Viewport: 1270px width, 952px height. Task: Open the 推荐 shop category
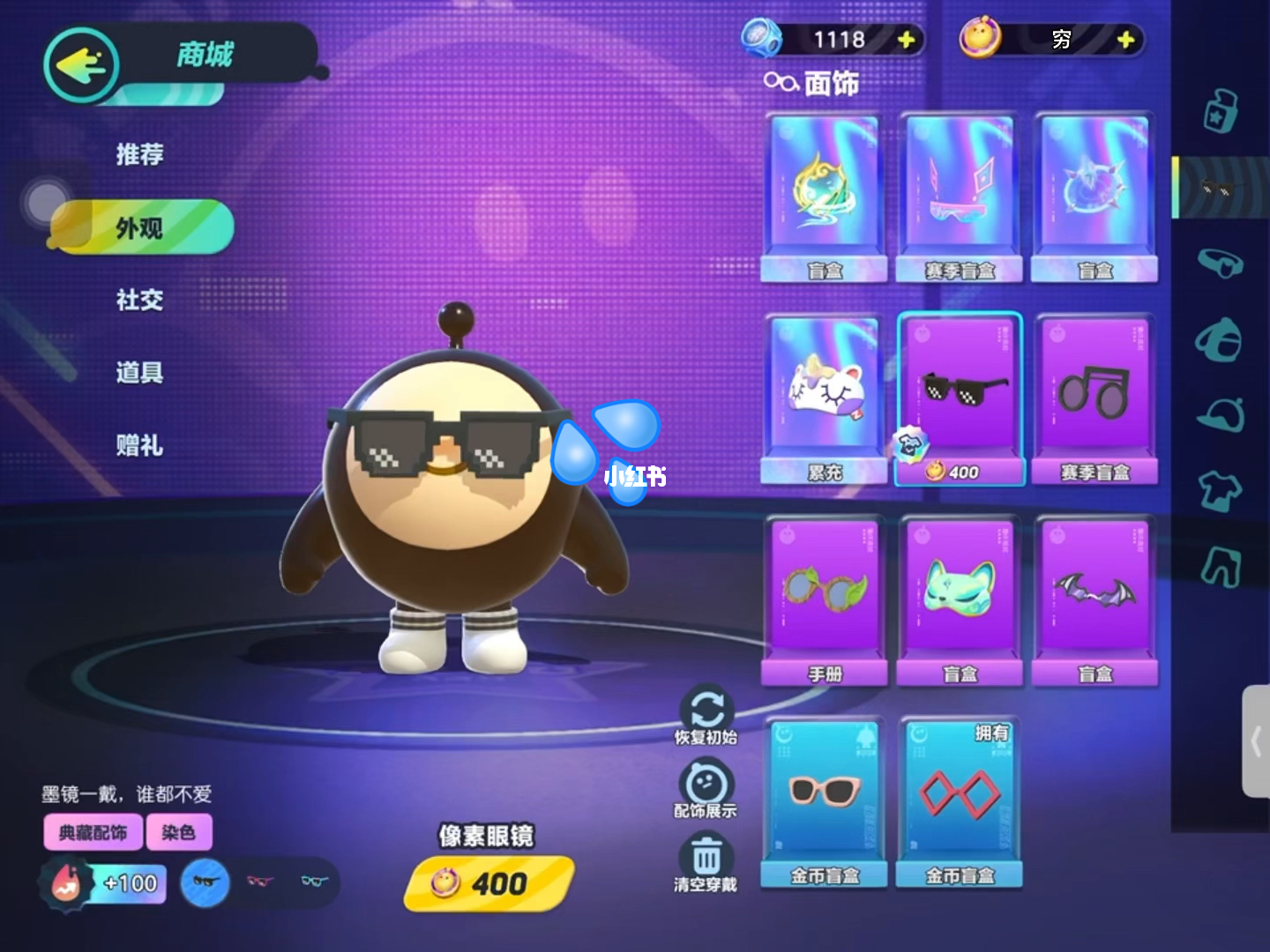(139, 155)
